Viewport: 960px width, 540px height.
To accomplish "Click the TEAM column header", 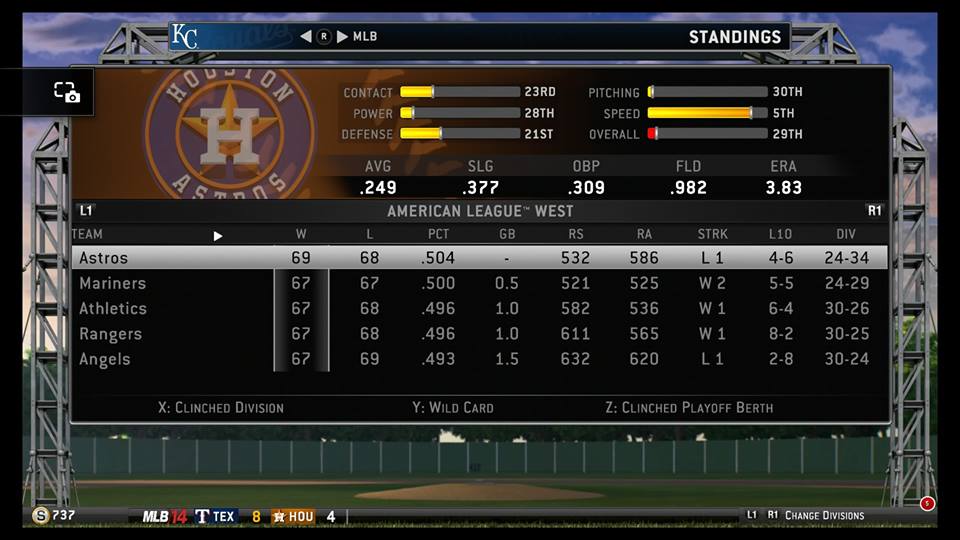I will pyautogui.click(x=88, y=235).
